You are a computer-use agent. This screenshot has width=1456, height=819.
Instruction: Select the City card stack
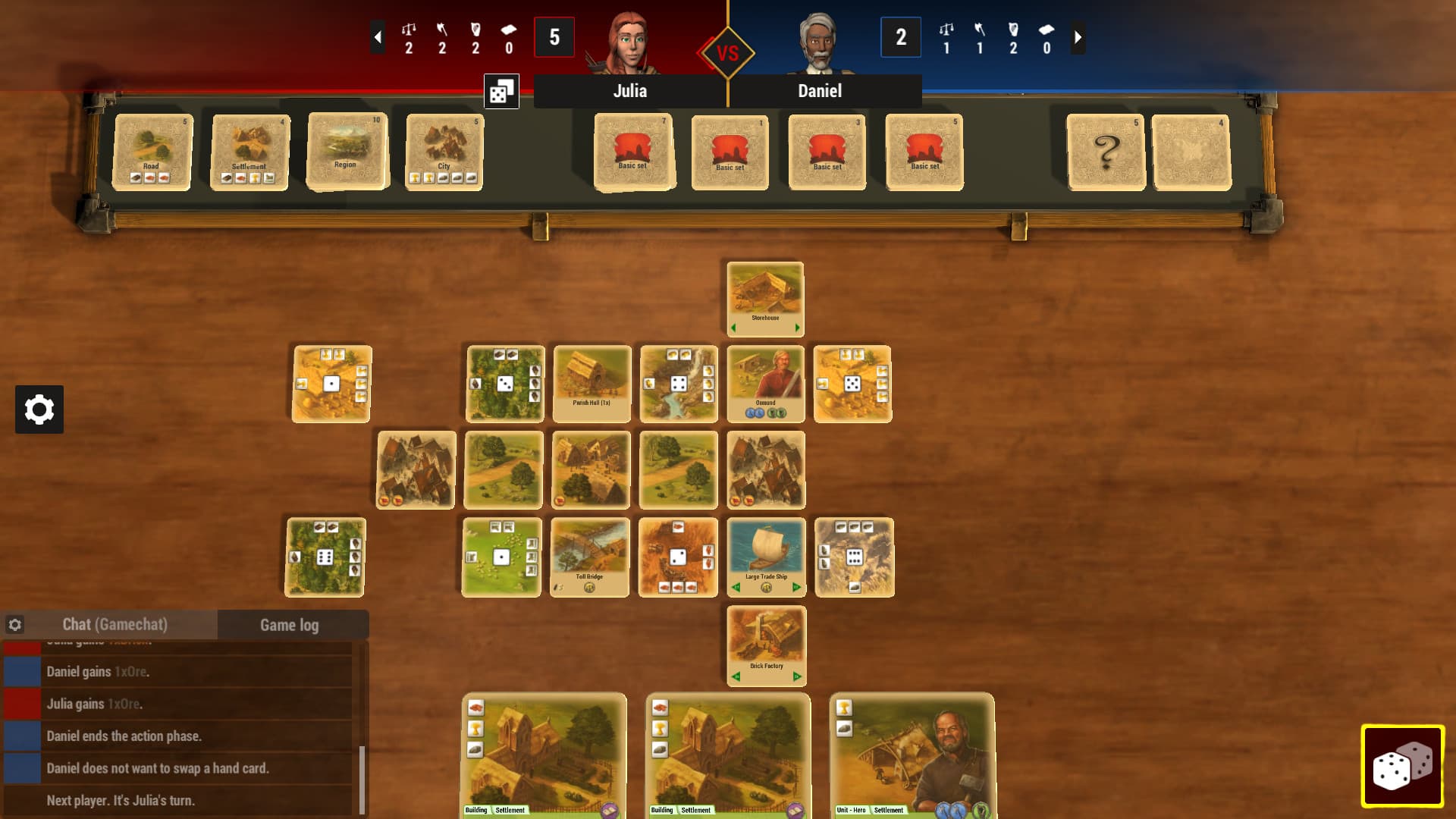(444, 151)
